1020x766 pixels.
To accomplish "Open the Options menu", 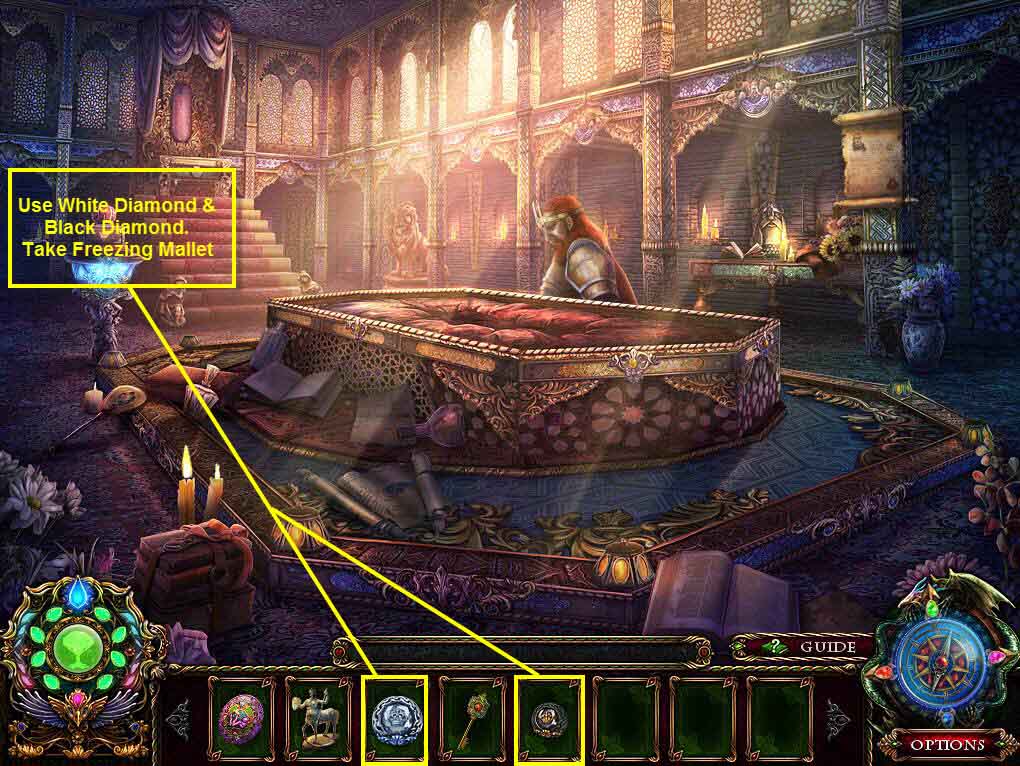I will click(x=946, y=744).
